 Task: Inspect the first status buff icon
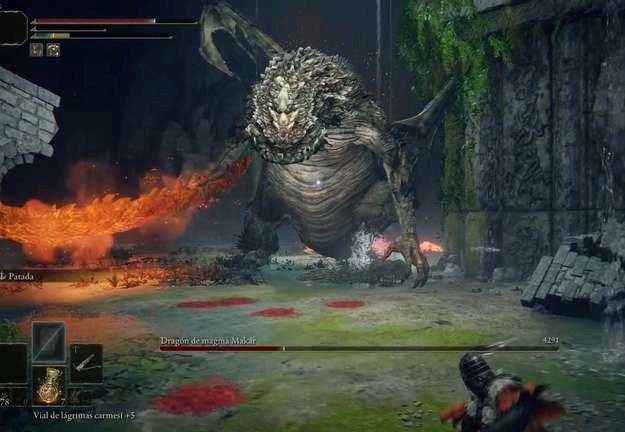click(x=36, y=49)
